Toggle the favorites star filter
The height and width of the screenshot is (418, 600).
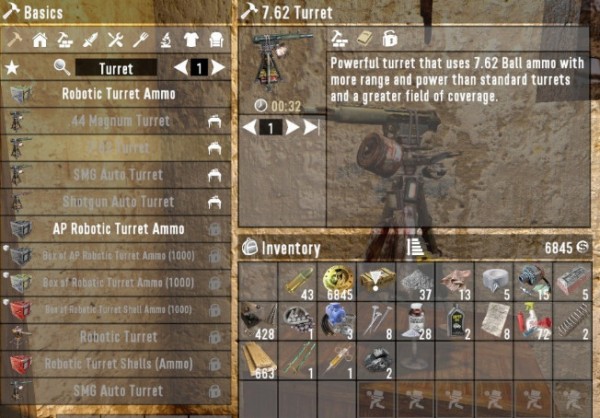12,68
